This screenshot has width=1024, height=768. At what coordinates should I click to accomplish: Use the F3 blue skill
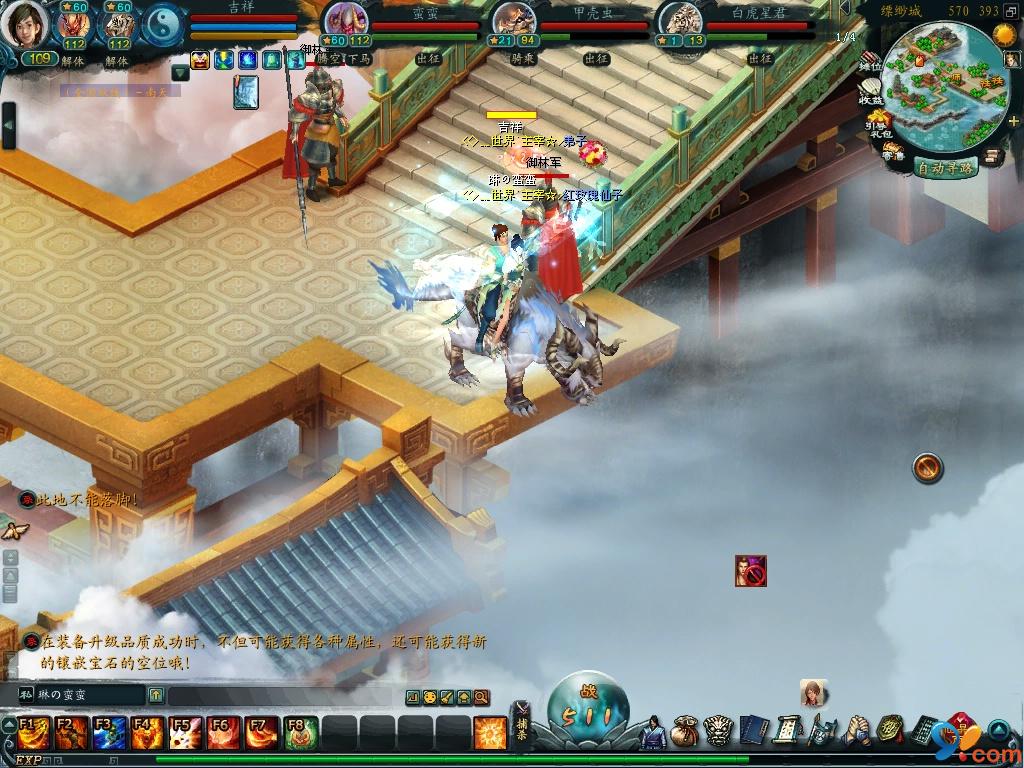coord(109,733)
